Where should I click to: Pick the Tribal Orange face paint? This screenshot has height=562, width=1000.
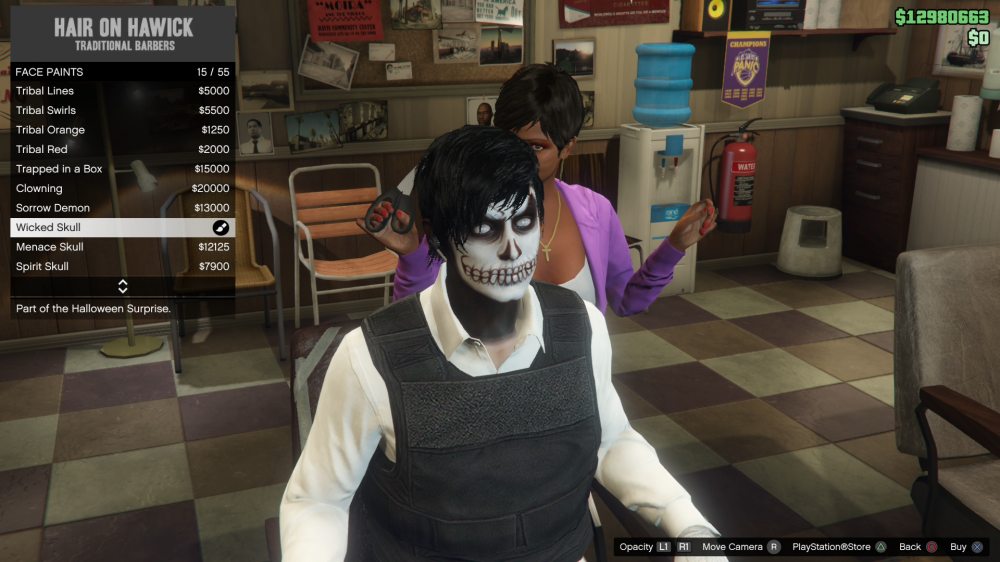tap(122, 130)
